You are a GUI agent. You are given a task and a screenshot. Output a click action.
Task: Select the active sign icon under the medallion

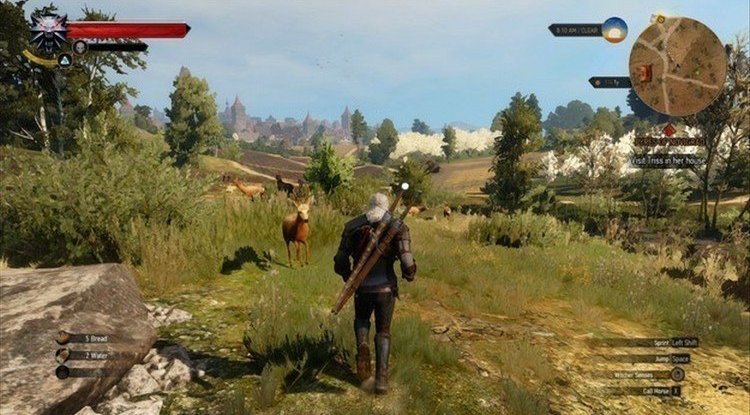63,60
